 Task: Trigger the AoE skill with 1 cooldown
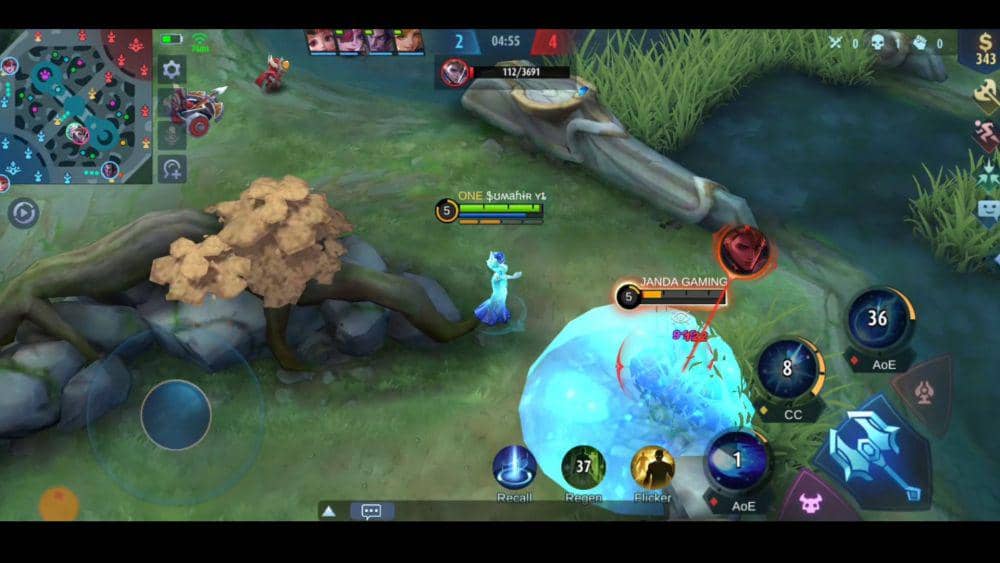[x=737, y=461]
